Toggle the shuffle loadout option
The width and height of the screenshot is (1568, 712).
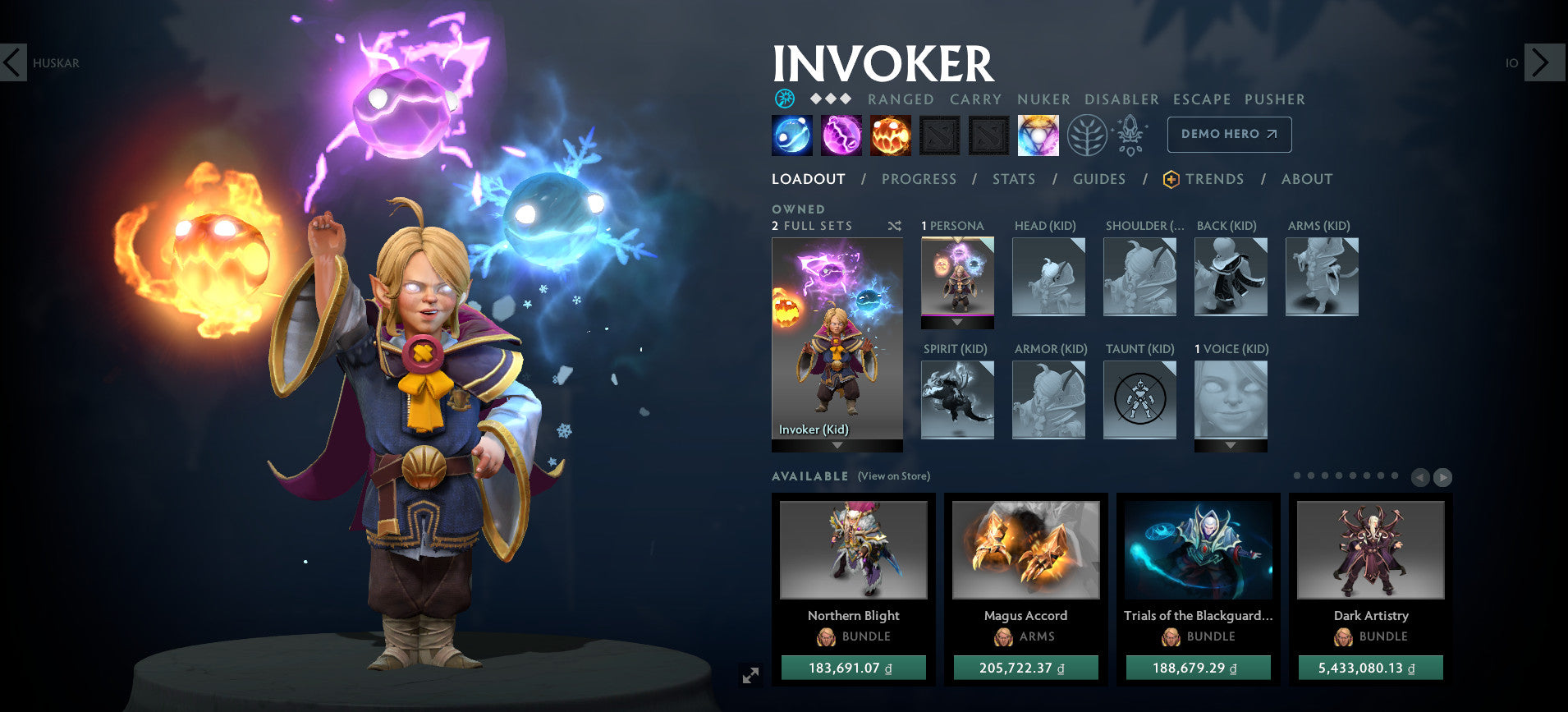pos(896,225)
